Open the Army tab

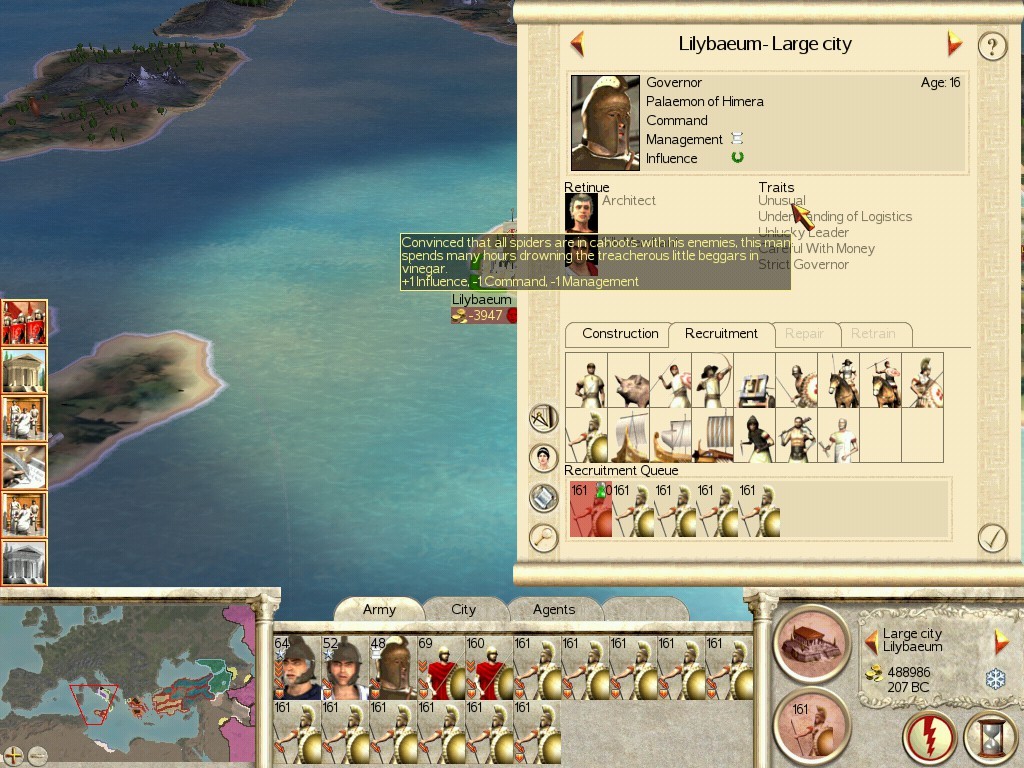[x=379, y=609]
